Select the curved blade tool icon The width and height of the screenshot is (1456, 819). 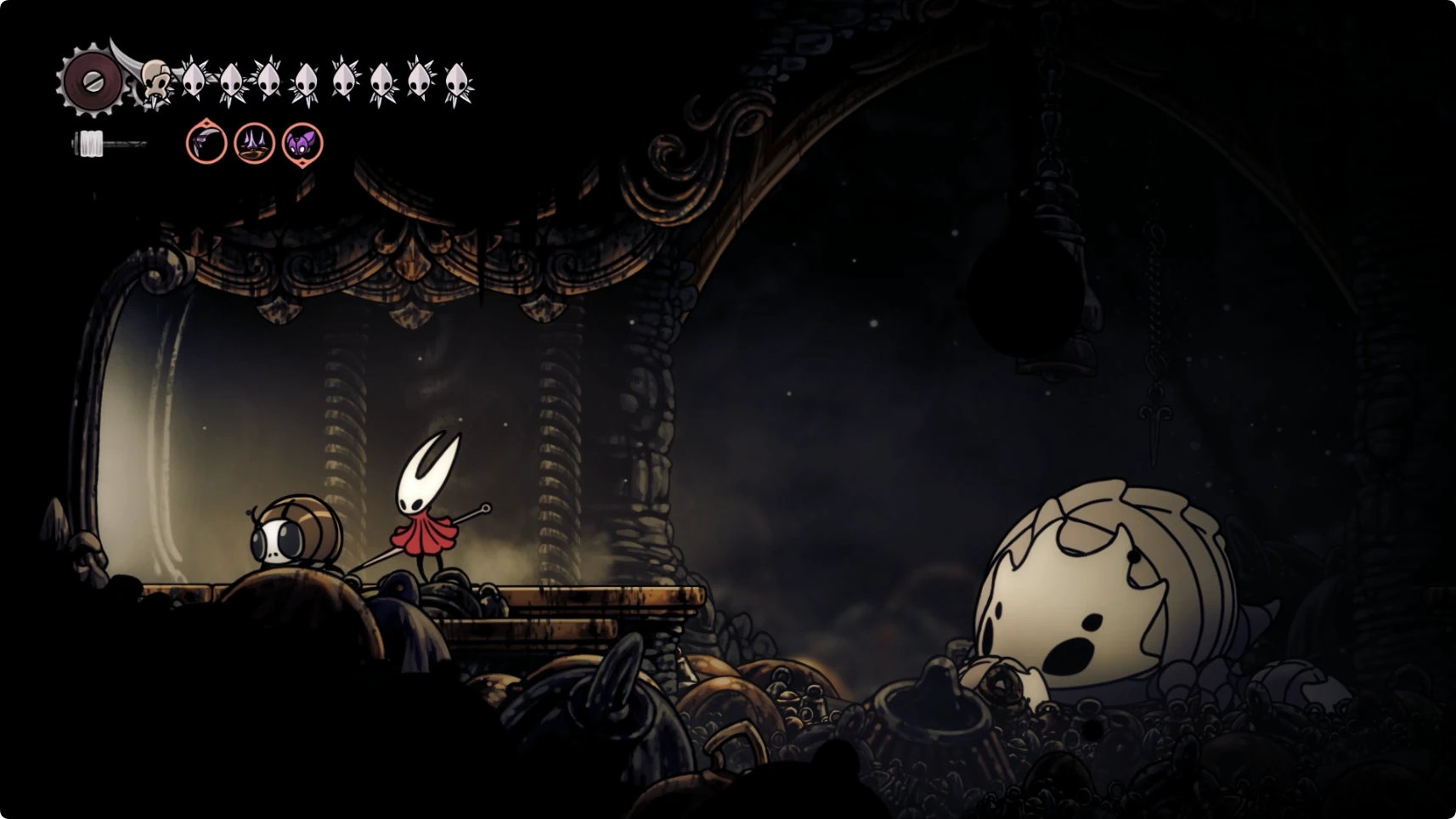coord(206,143)
